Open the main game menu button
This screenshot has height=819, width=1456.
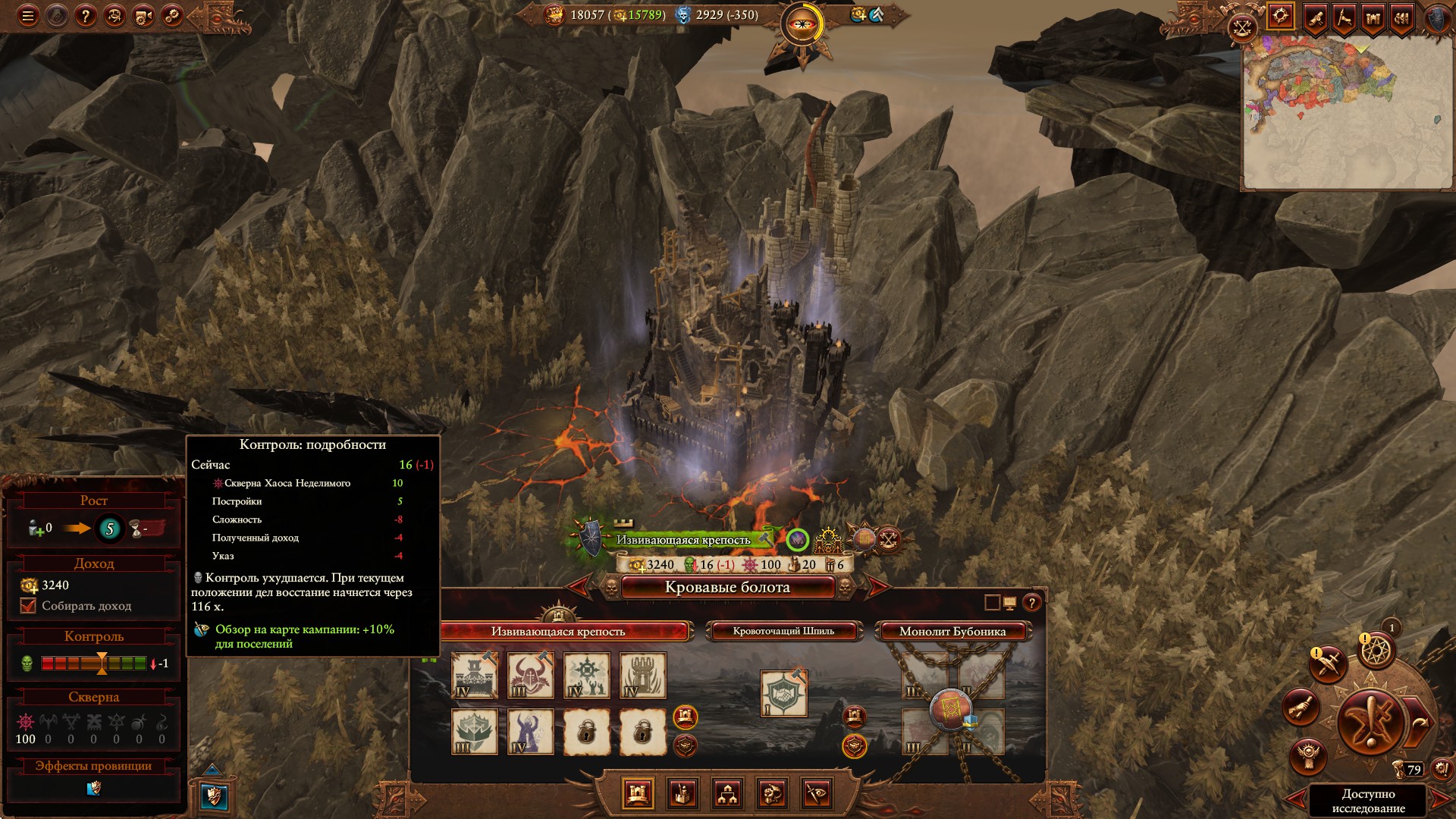(28, 16)
